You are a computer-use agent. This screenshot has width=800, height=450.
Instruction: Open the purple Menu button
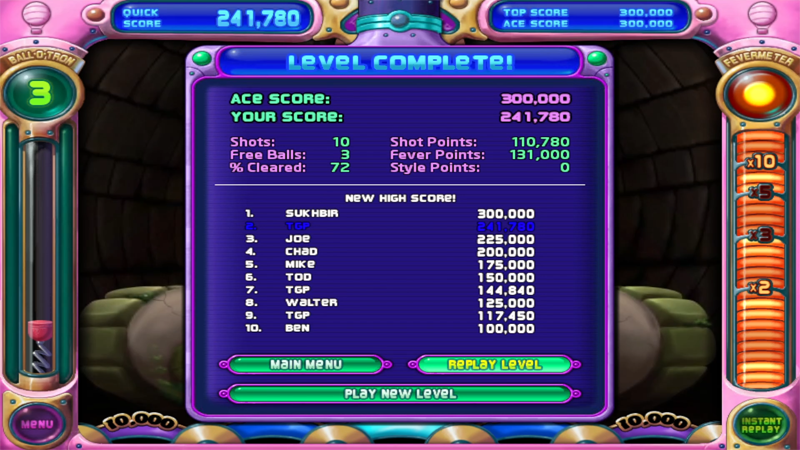pyautogui.click(x=37, y=423)
